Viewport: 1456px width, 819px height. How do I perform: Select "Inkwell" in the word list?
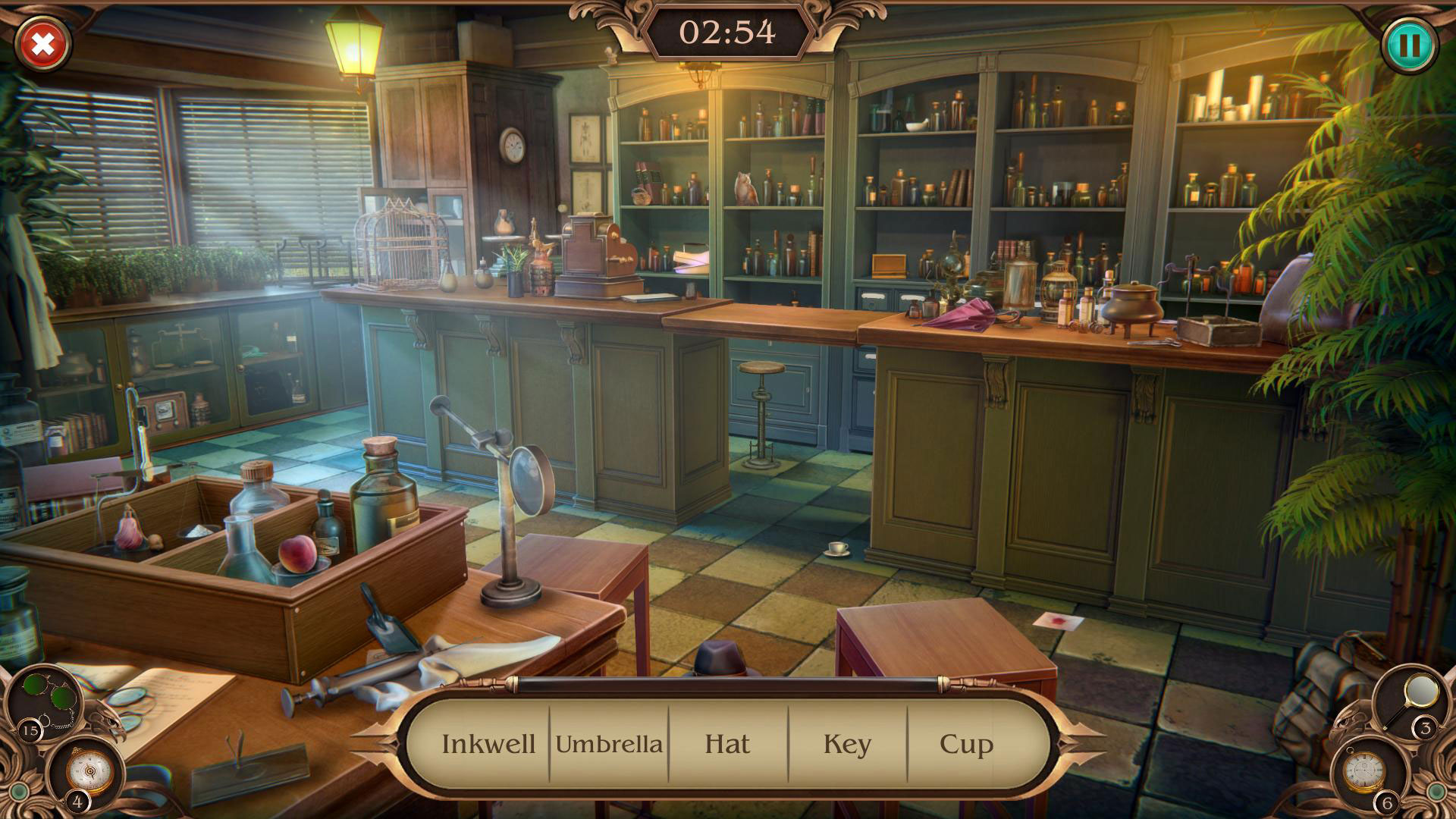click(x=489, y=744)
